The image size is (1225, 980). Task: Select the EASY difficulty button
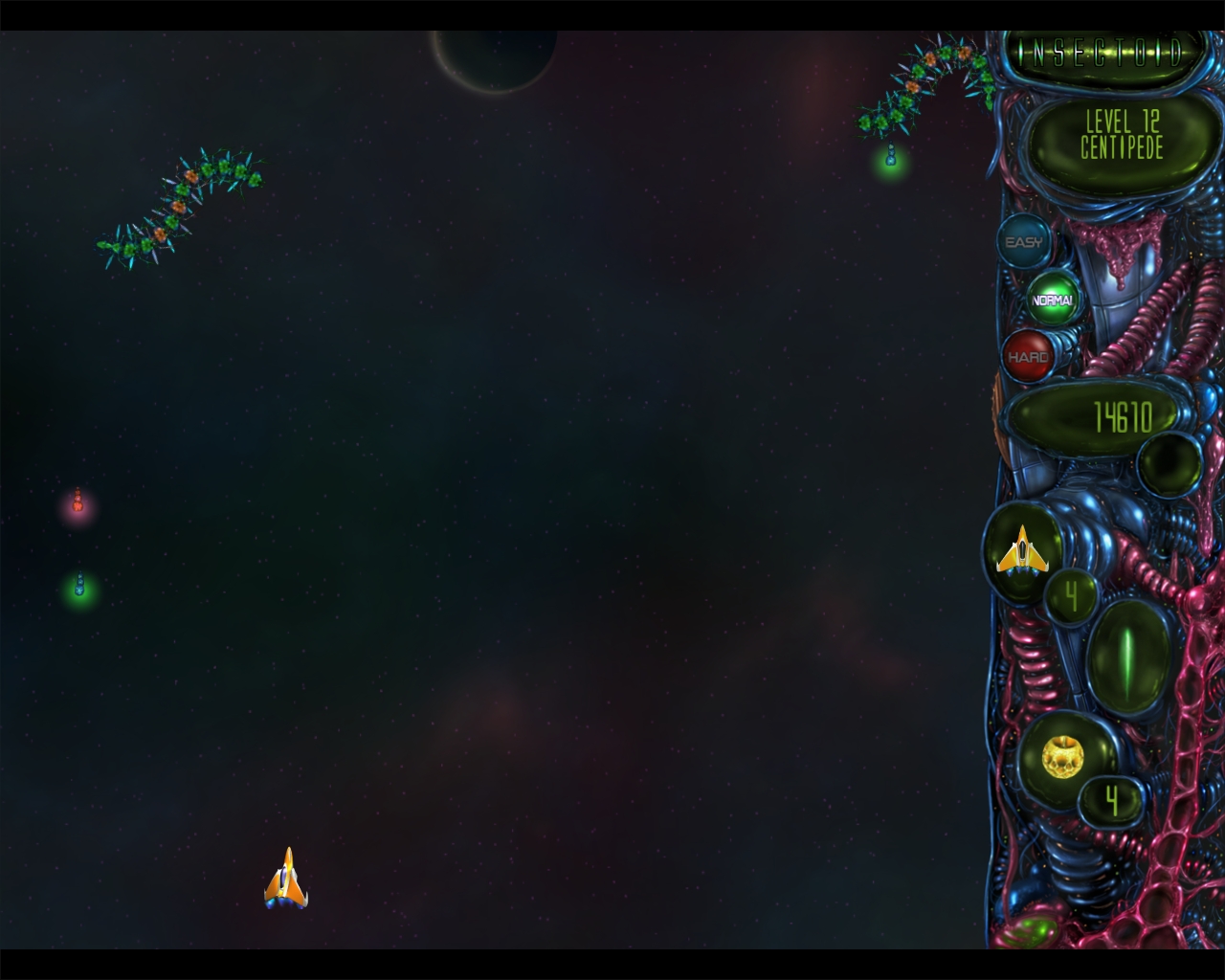click(1024, 242)
